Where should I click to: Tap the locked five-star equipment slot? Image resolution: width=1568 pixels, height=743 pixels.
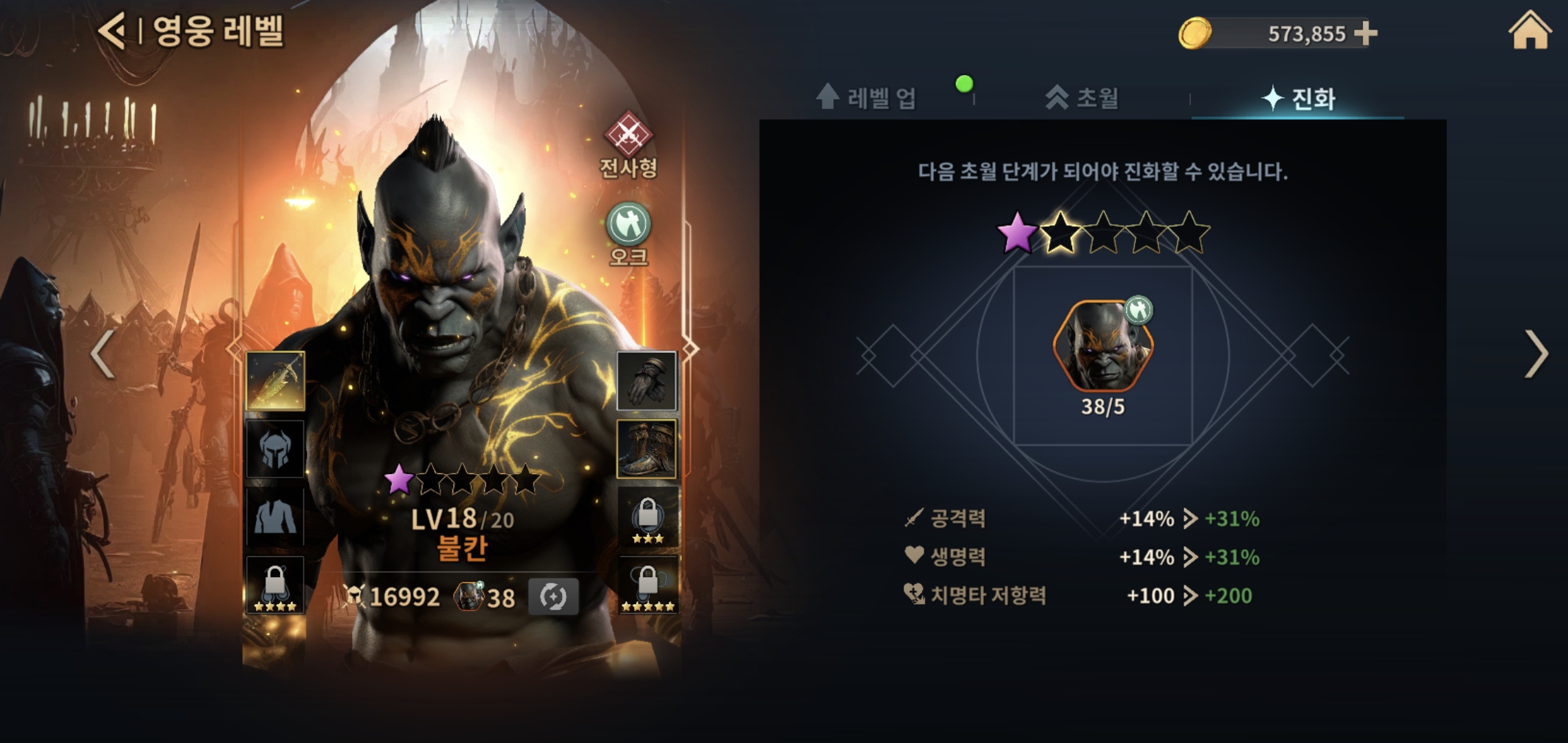[647, 585]
